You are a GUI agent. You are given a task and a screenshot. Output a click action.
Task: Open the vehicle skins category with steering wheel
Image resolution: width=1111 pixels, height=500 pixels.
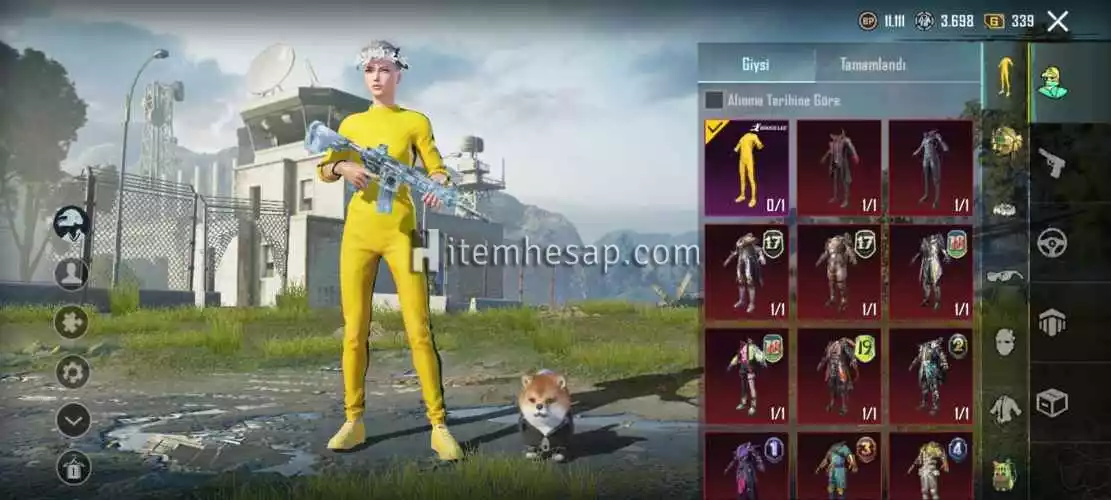pos(1052,242)
